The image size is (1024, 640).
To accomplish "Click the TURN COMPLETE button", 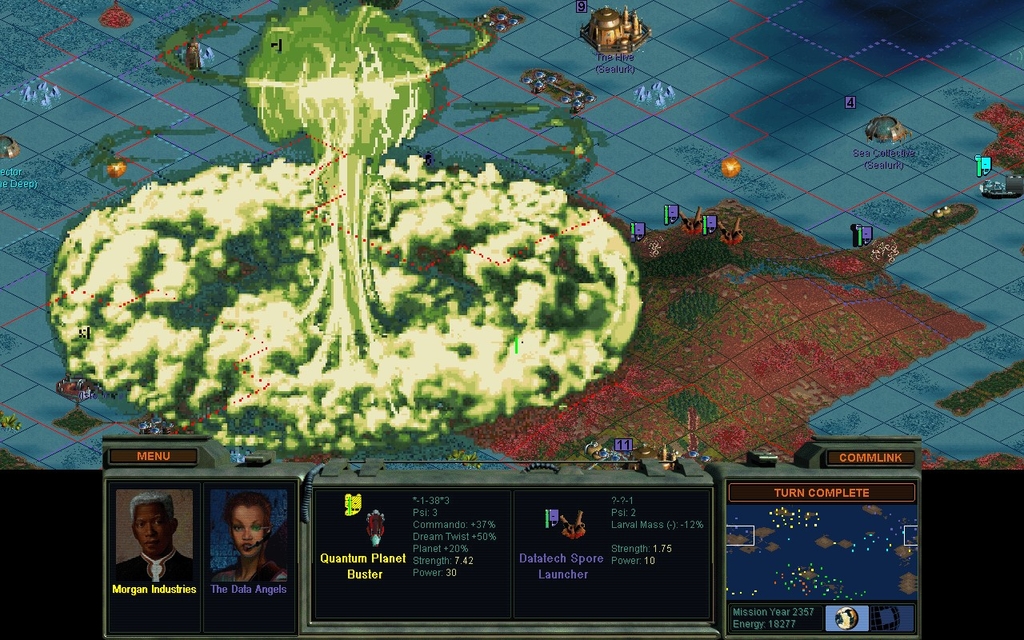I will click(821, 492).
